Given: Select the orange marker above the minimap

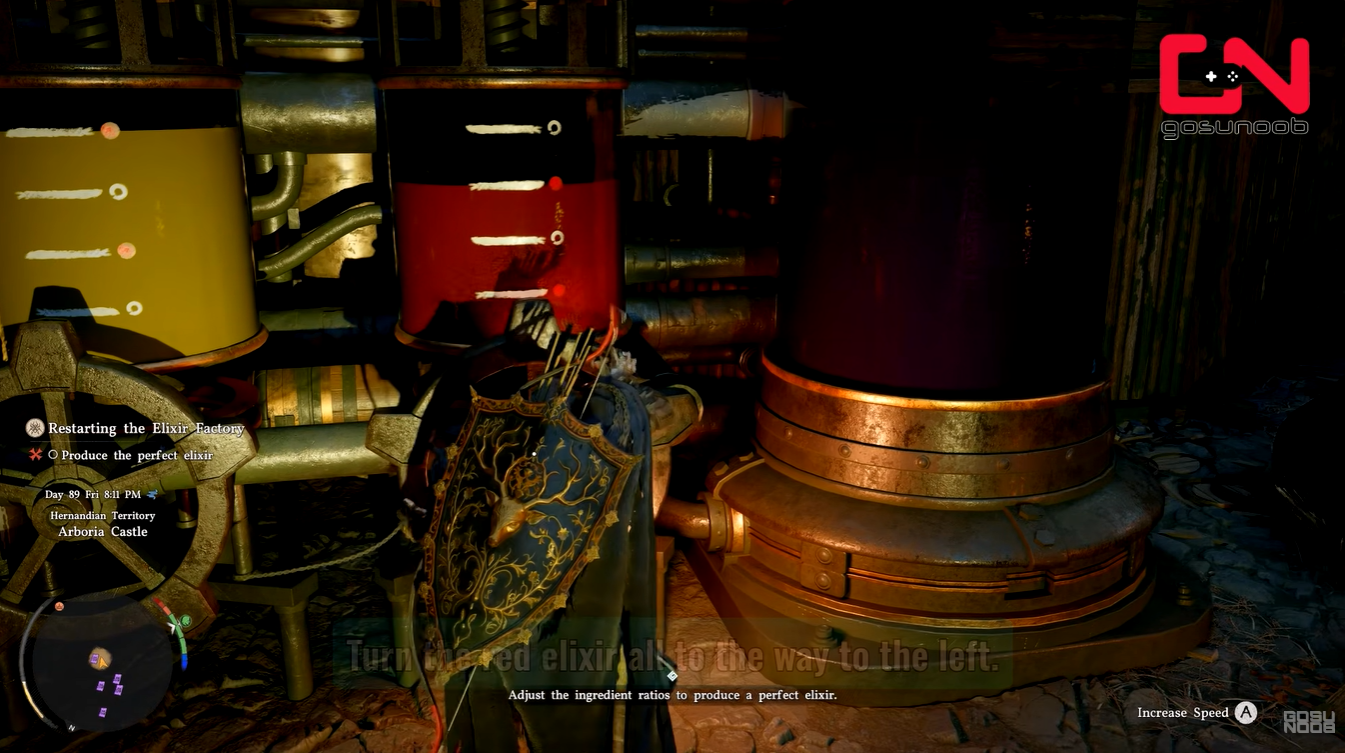Looking at the screenshot, I should pyautogui.click(x=58, y=606).
